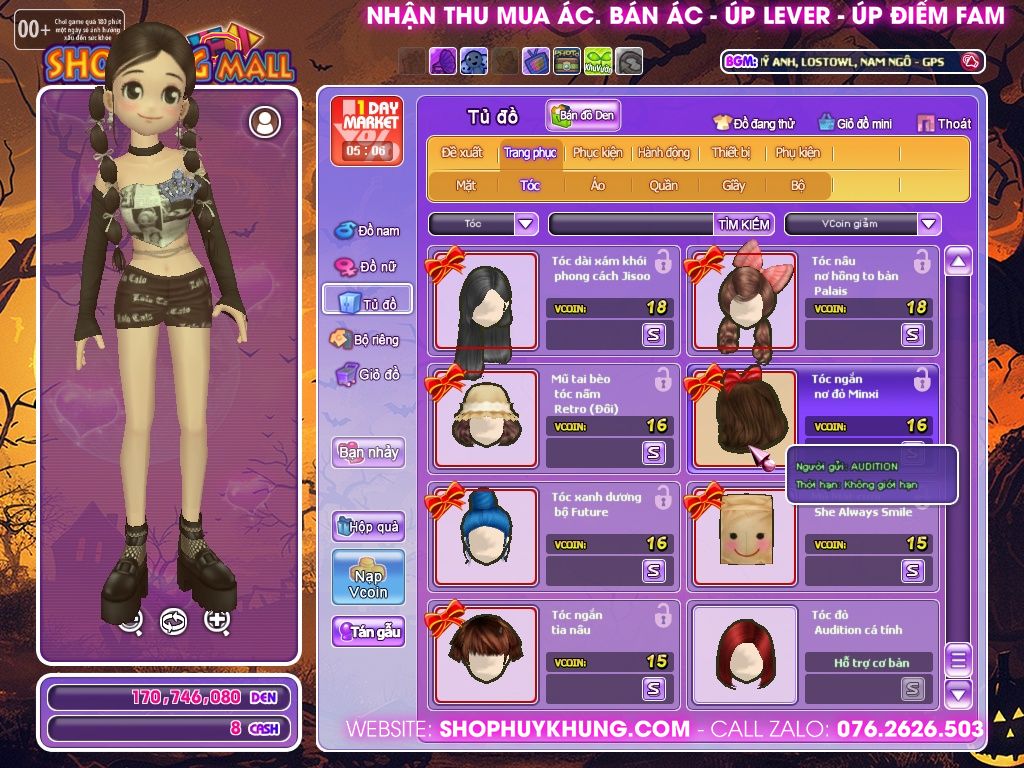Open the Tóc category dropdown

pyautogui.click(x=526, y=224)
